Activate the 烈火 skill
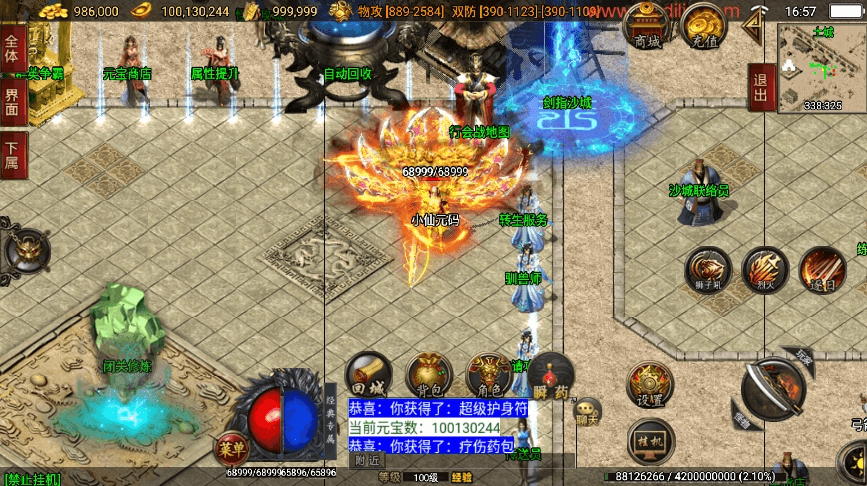This screenshot has width=867, height=486. coord(765,270)
